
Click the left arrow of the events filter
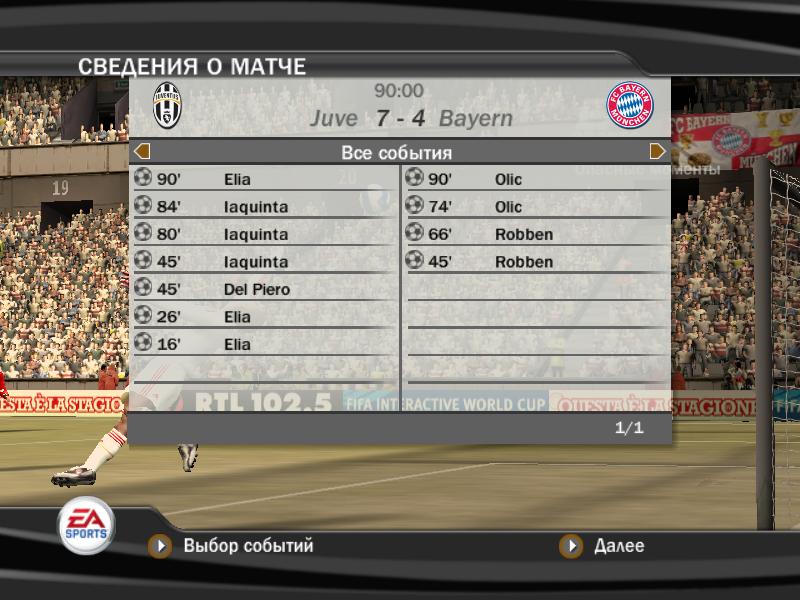pyautogui.click(x=142, y=152)
